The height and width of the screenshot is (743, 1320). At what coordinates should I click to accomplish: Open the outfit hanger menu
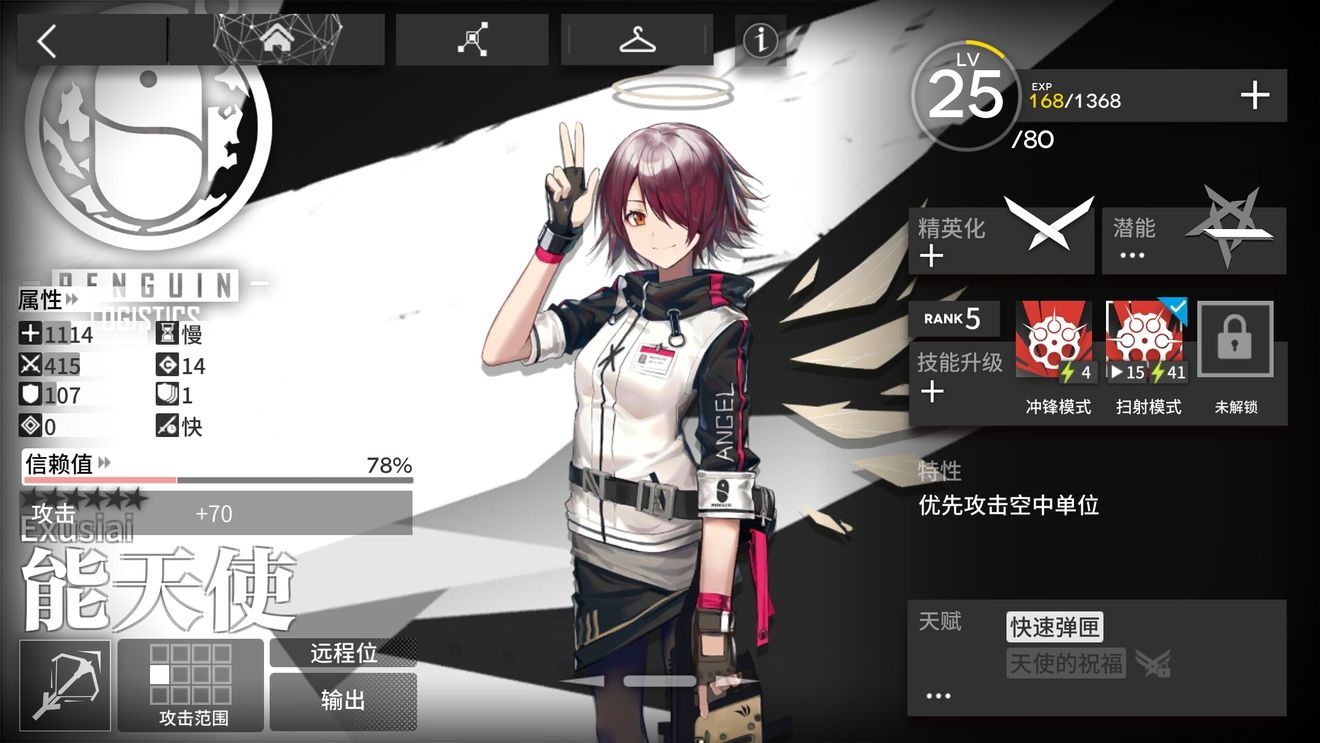pos(636,41)
